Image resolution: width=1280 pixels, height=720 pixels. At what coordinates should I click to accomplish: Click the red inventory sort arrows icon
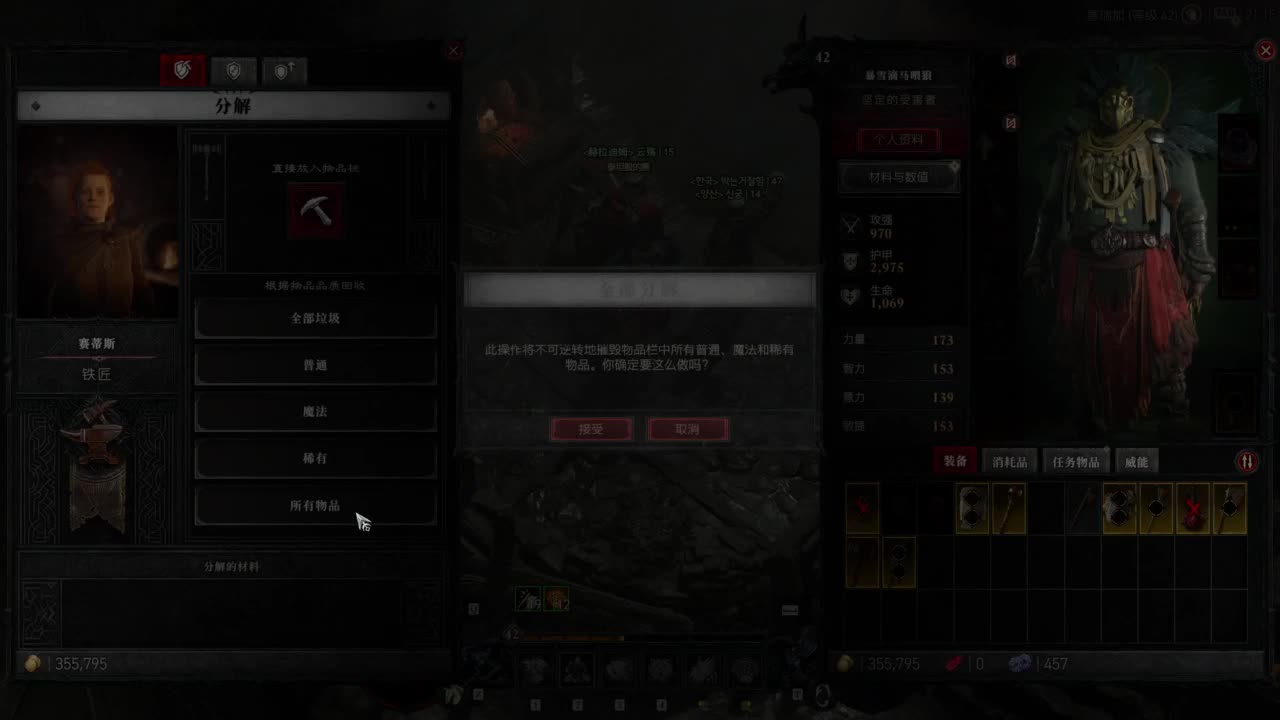tap(1248, 461)
